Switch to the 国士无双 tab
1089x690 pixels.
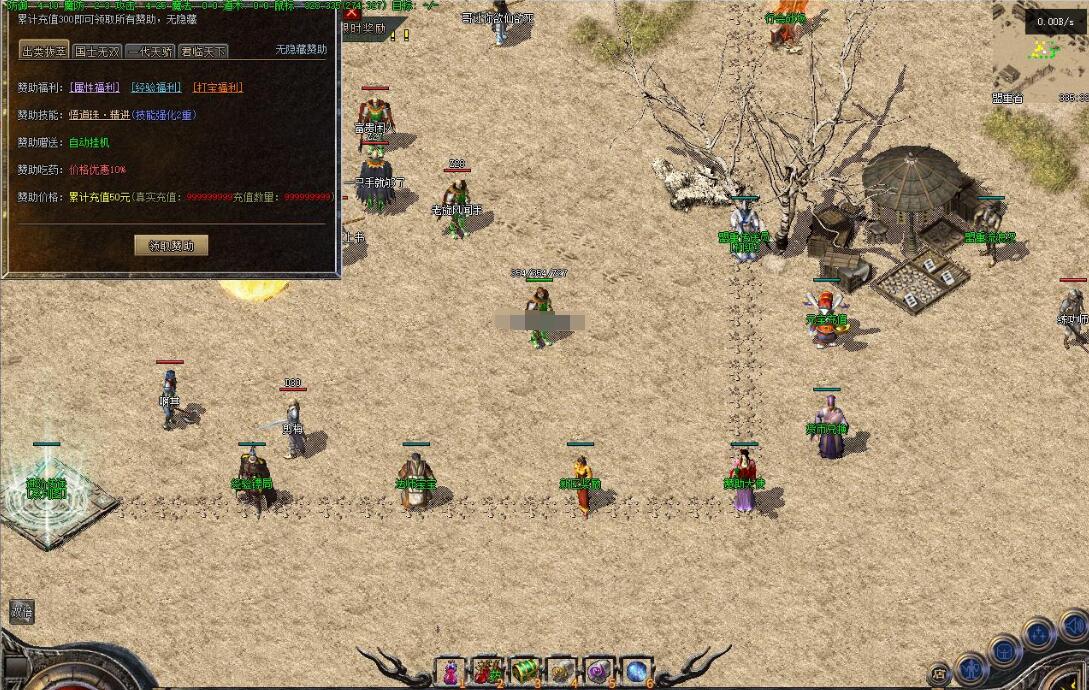click(x=98, y=51)
